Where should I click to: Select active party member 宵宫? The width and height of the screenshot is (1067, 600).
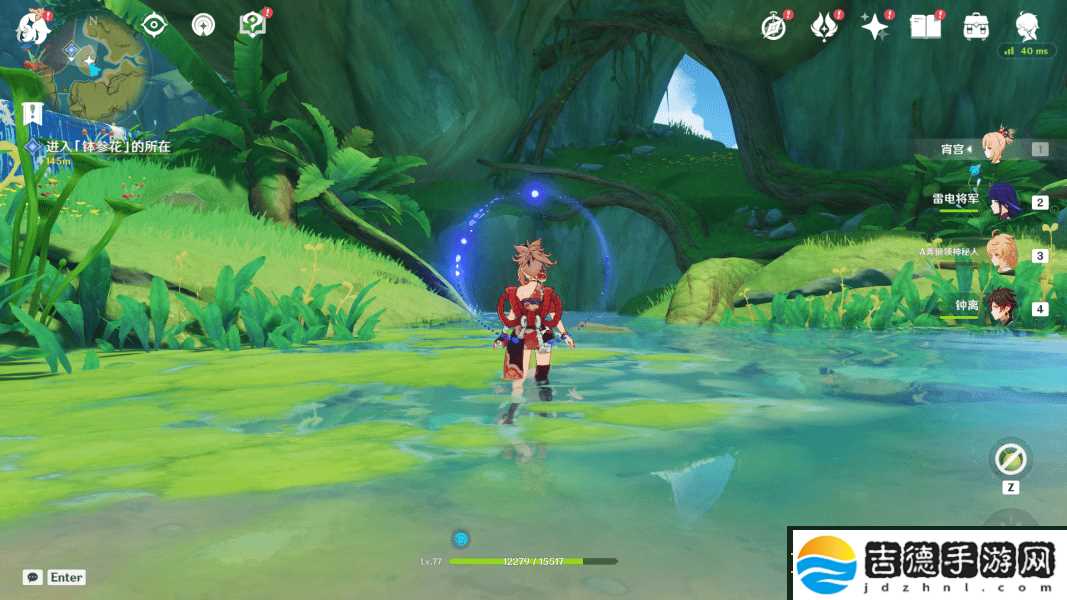(998, 149)
